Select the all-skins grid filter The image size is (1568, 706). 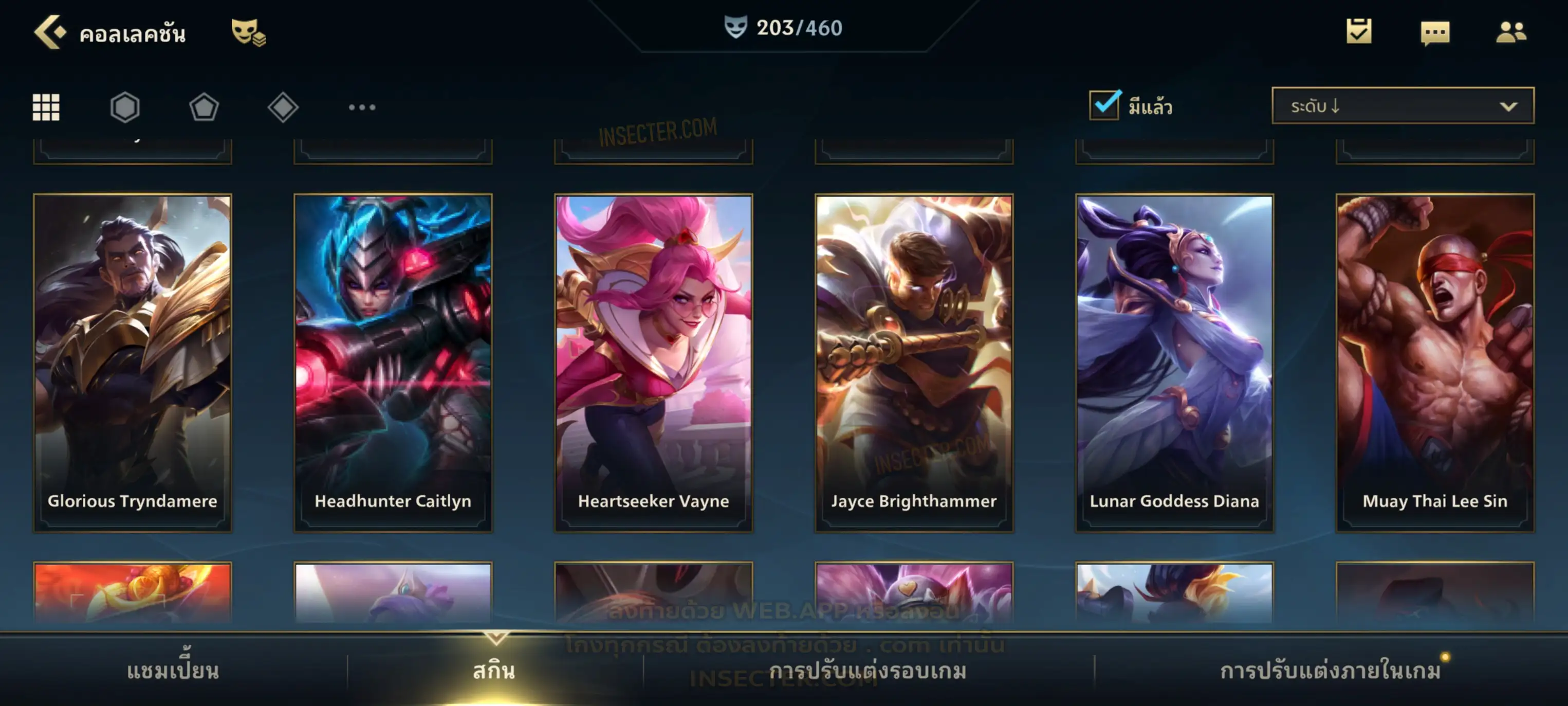[46, 107]
